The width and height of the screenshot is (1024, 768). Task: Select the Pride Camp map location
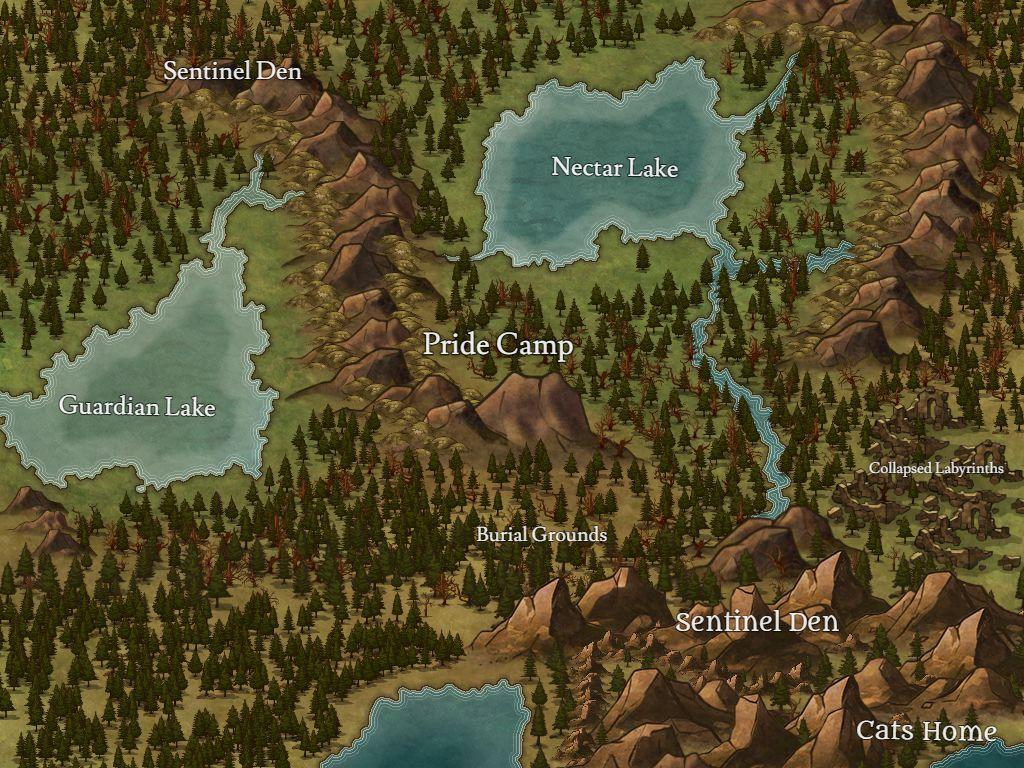coord(498,345)
